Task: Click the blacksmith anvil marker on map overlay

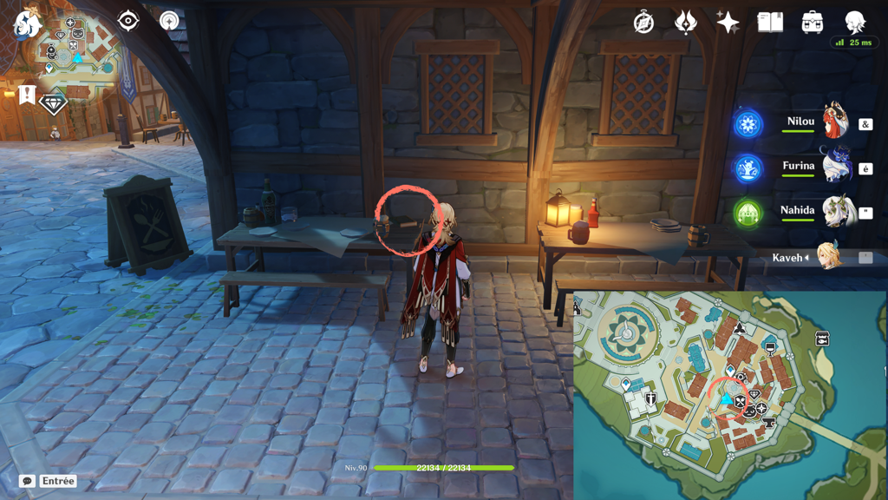Action: coord(769,424)
